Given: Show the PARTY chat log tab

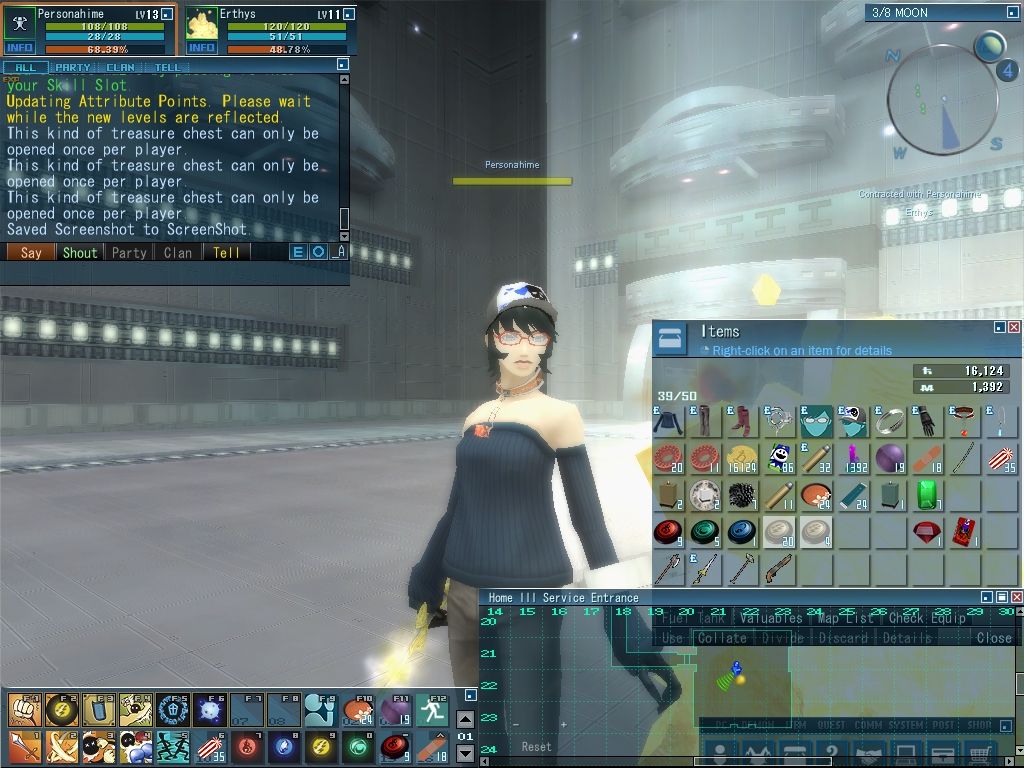Looking at the screenshot, I should point(72,68).
